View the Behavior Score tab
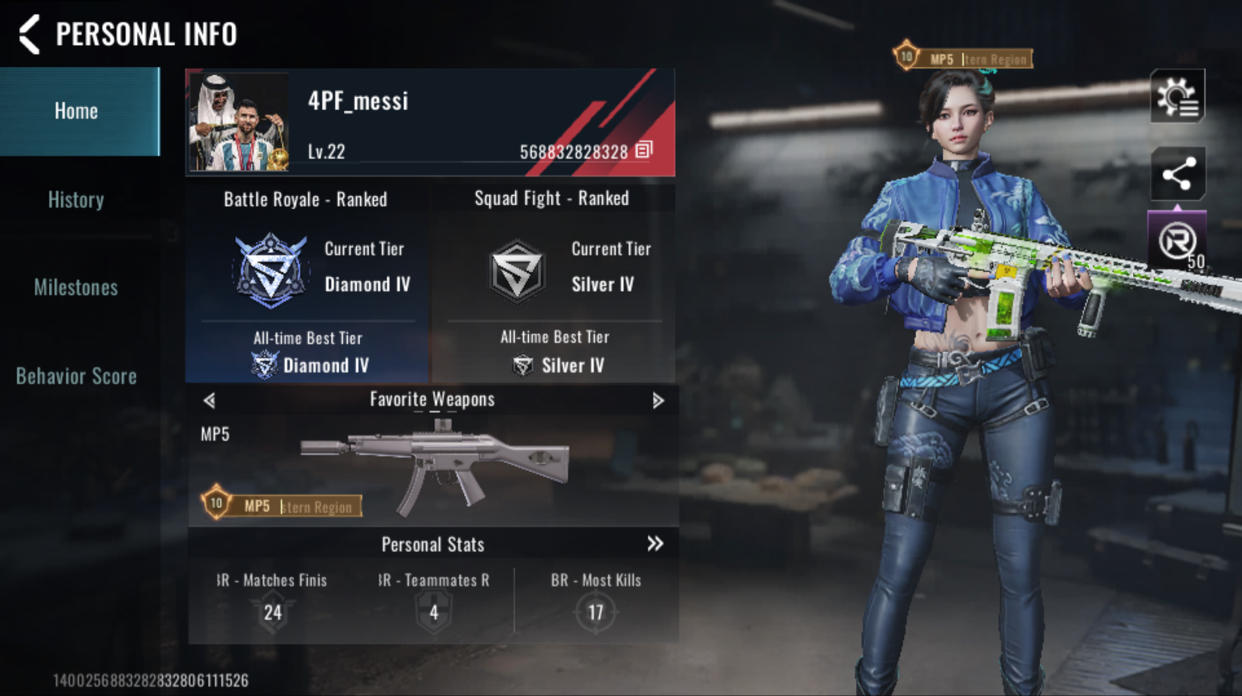This screenshot has width=1242, height=696. 77,376
